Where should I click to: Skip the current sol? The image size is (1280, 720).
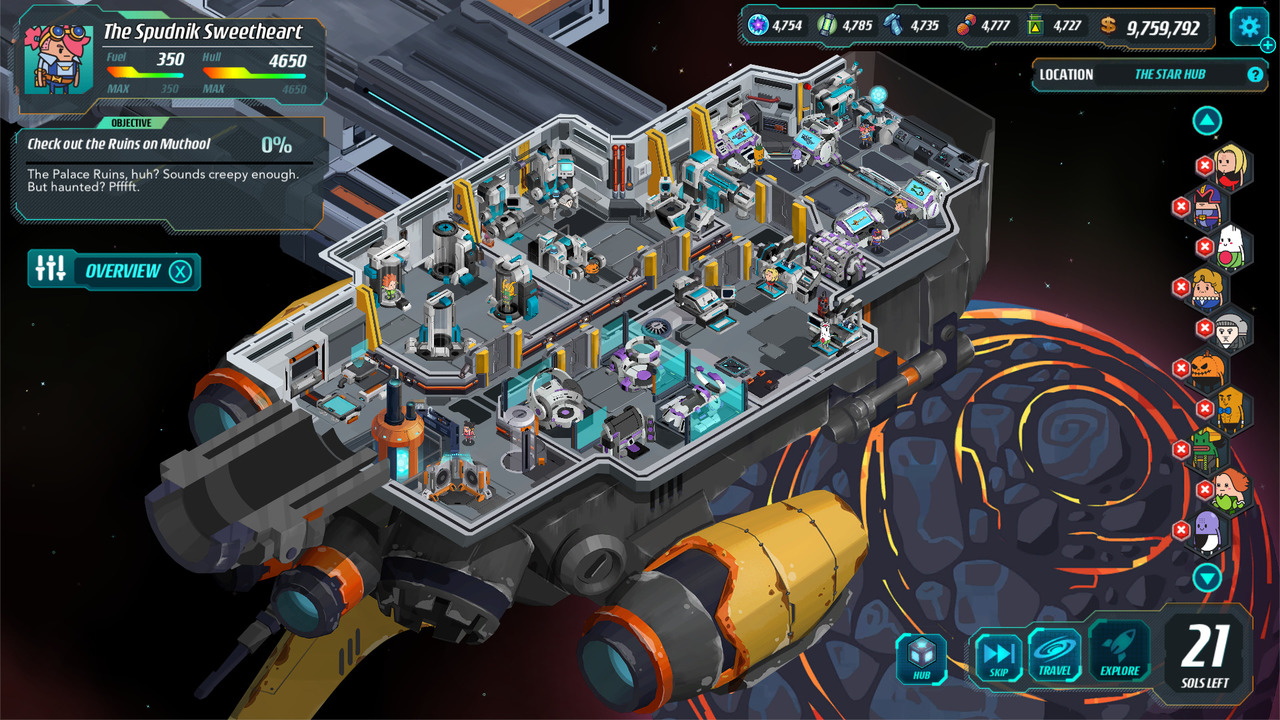(998, 659)
